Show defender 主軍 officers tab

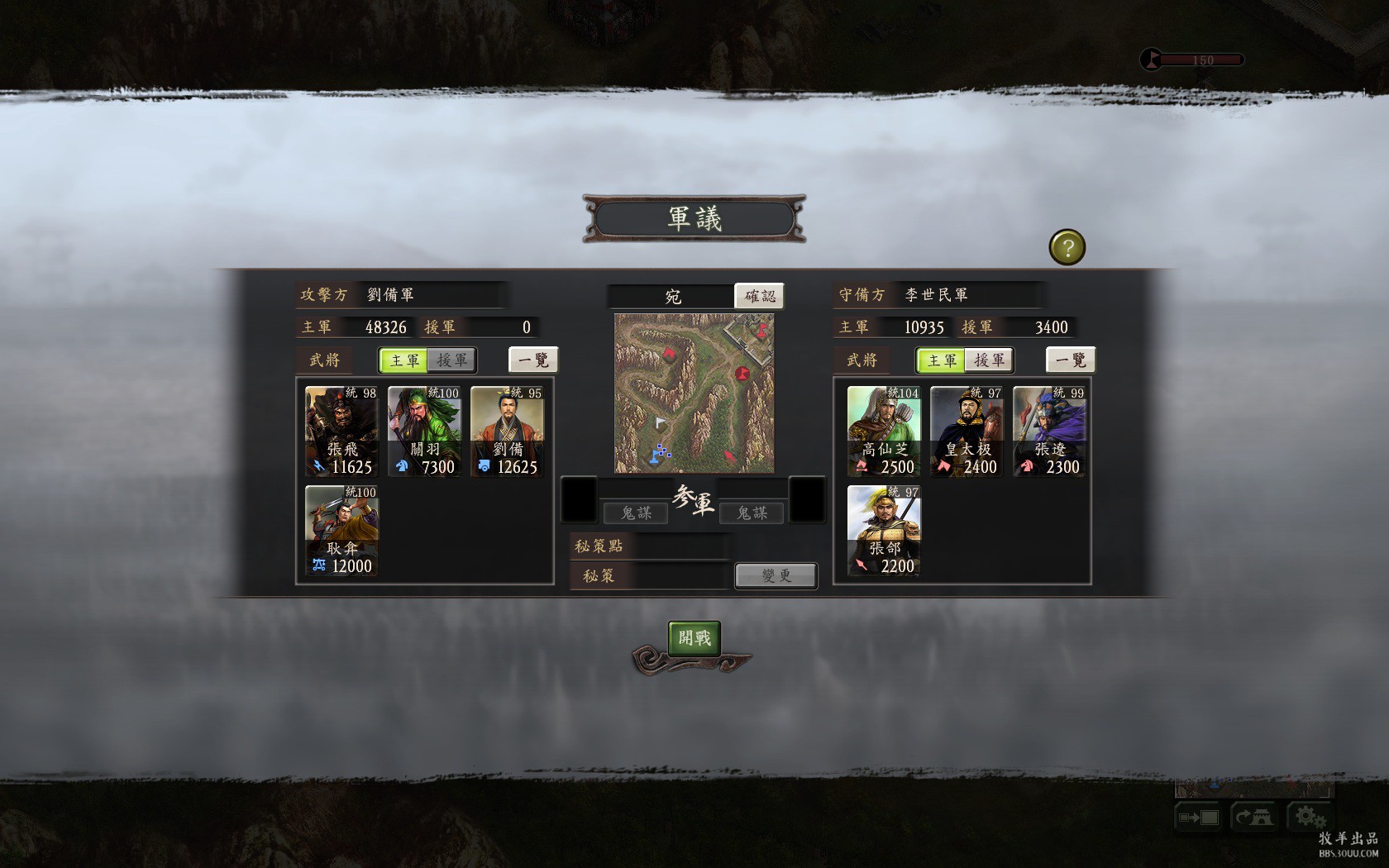pos(942,360)
